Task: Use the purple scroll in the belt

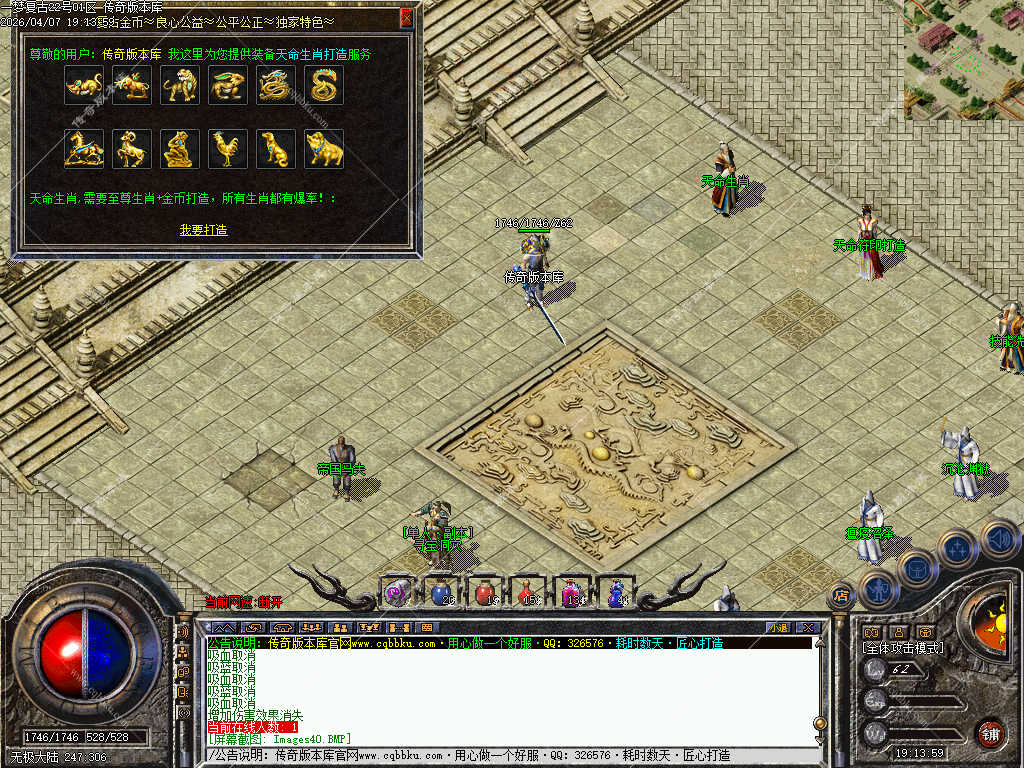Action: pyautogui.click(x=397, y=593)
